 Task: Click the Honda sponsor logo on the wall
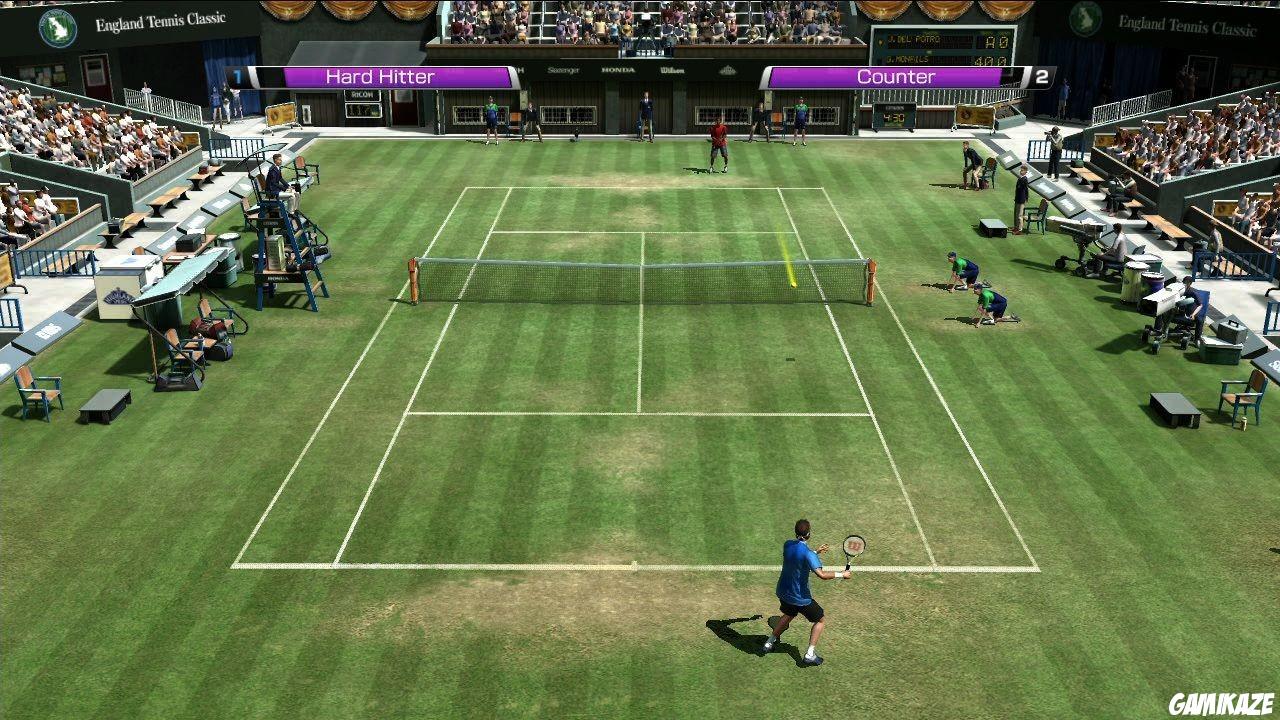(618, 70)
